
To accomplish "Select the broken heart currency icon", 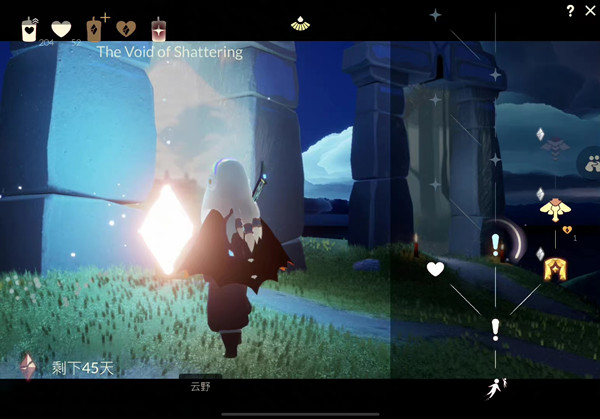I will click(126, 28).
